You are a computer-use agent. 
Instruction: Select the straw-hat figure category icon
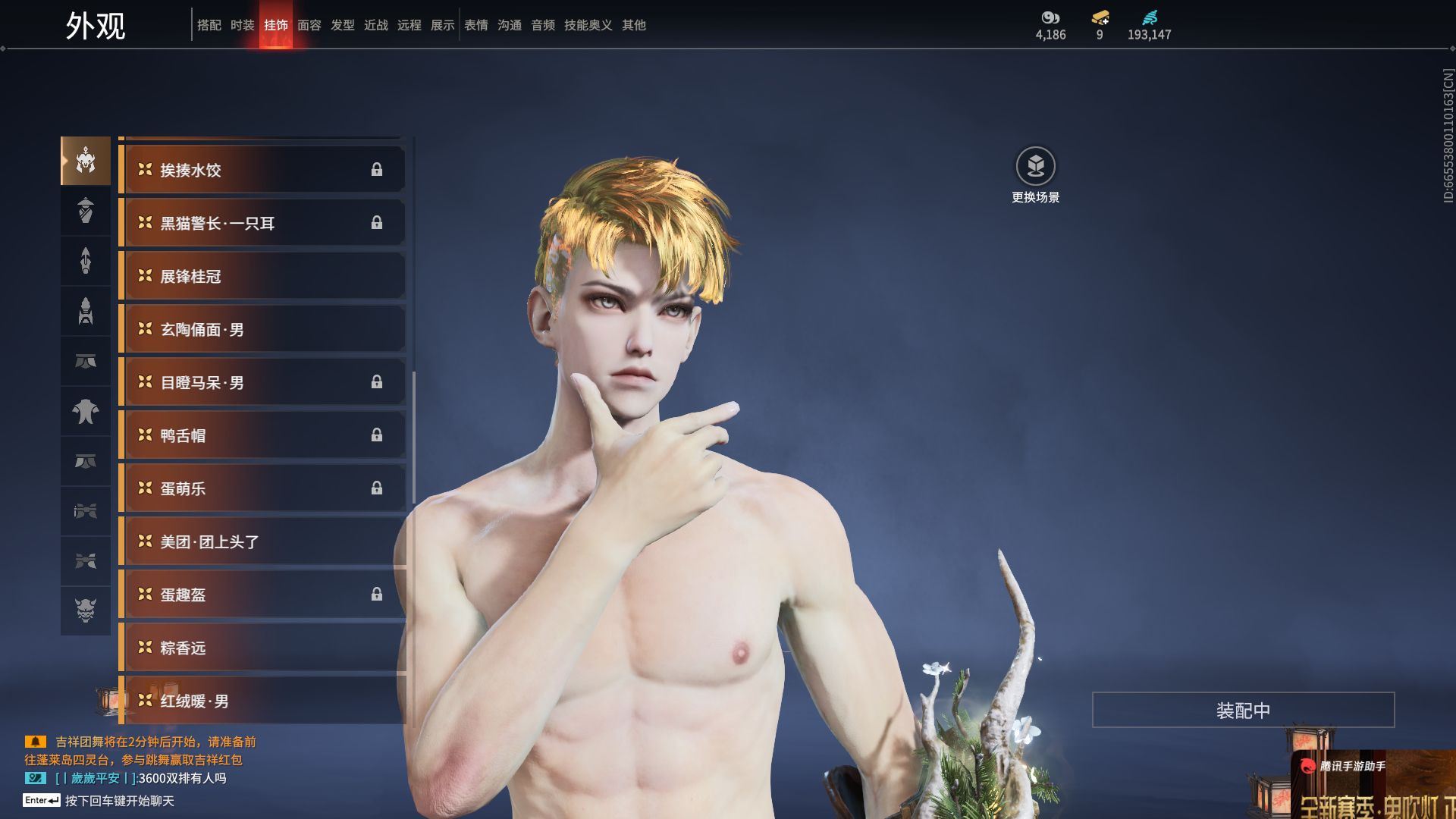86,210
